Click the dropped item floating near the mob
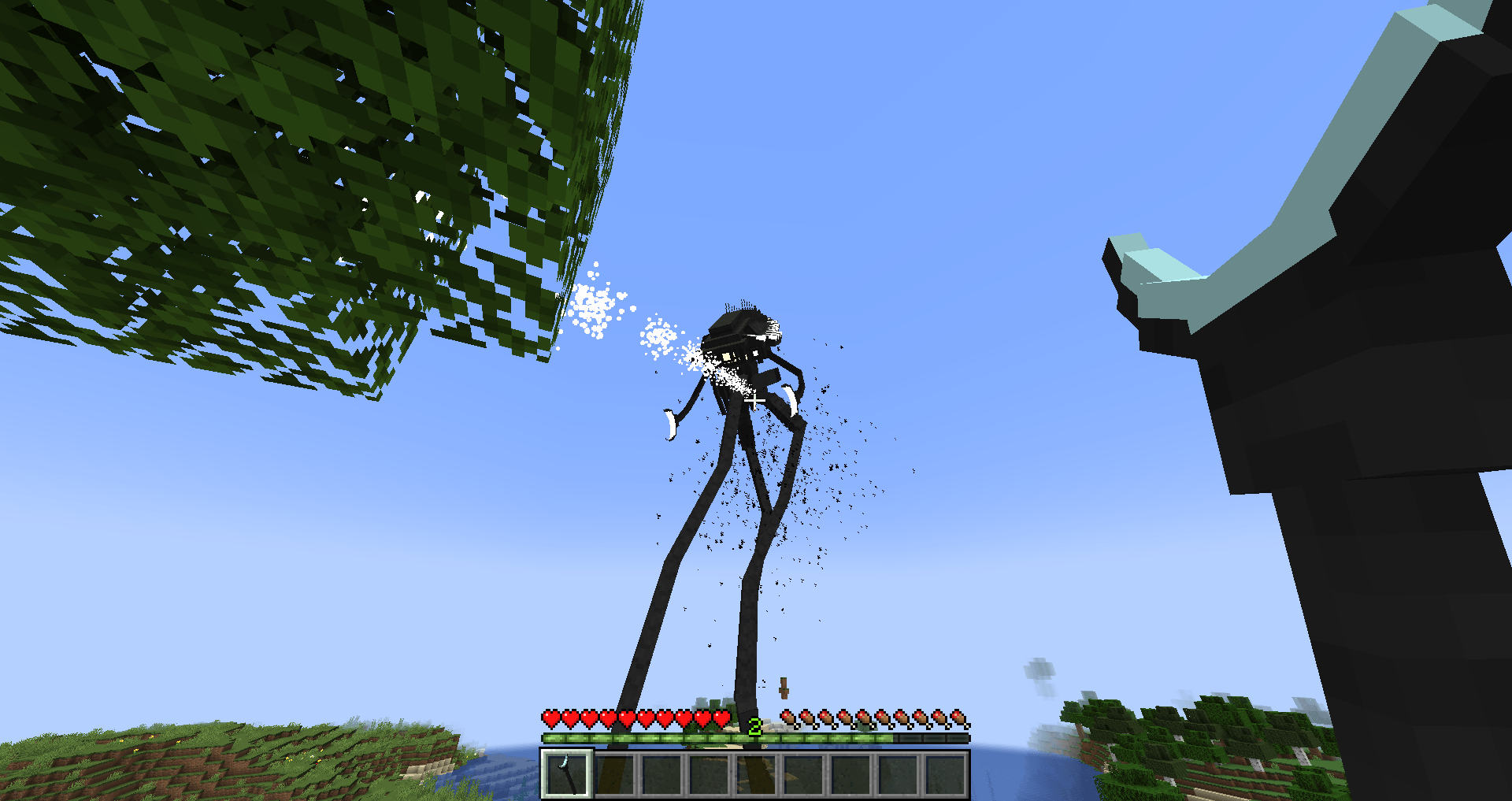This screenshot has height=801, width=1512. [x=784, y=688]
